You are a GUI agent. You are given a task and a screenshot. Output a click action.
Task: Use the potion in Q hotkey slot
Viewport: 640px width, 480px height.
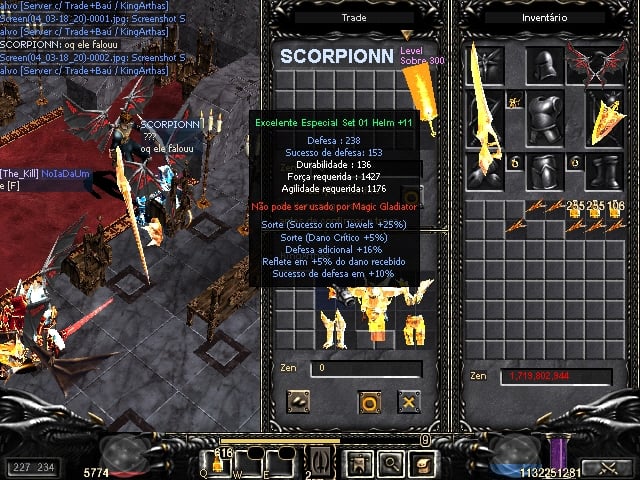pos(216,462)
